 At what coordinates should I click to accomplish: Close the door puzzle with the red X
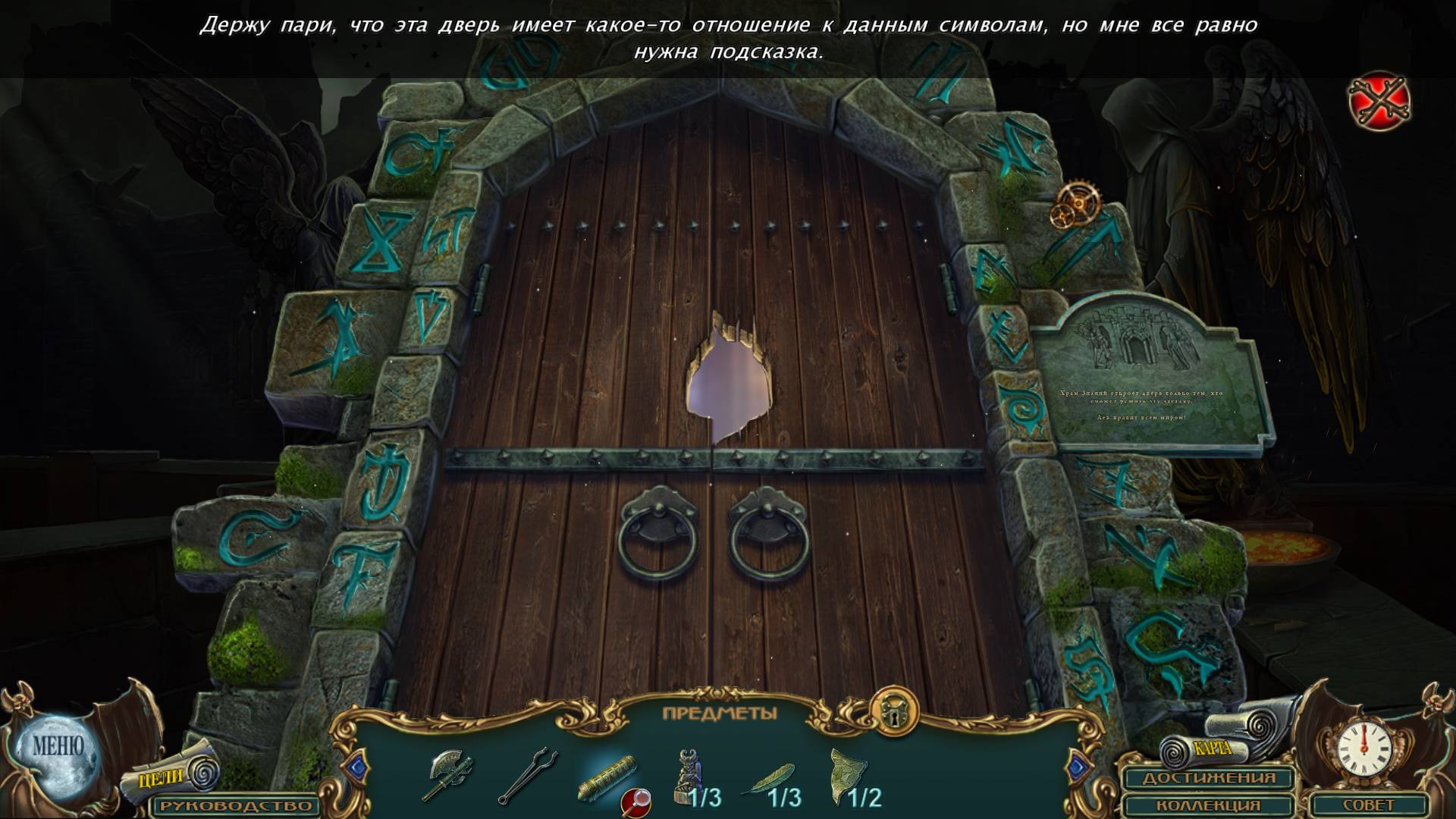(1379, 100)
